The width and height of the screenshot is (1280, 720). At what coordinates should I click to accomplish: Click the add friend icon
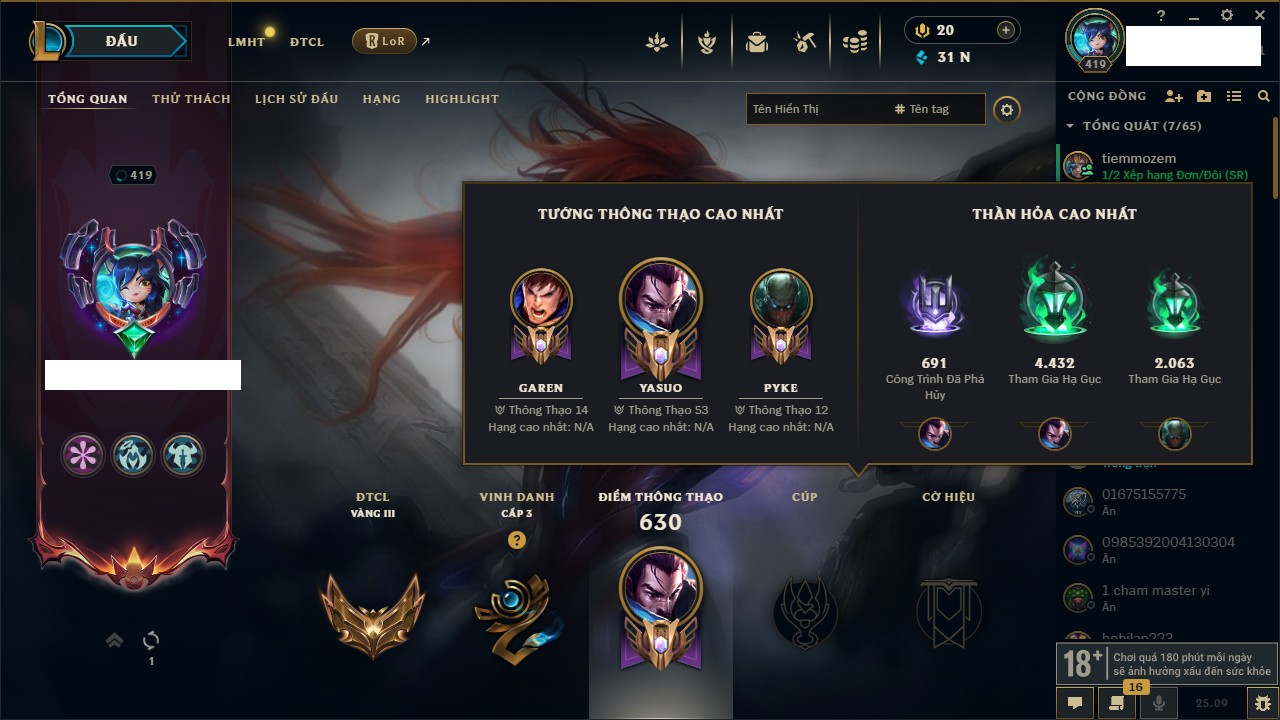pyautogui.click(x=1174, y=96)
